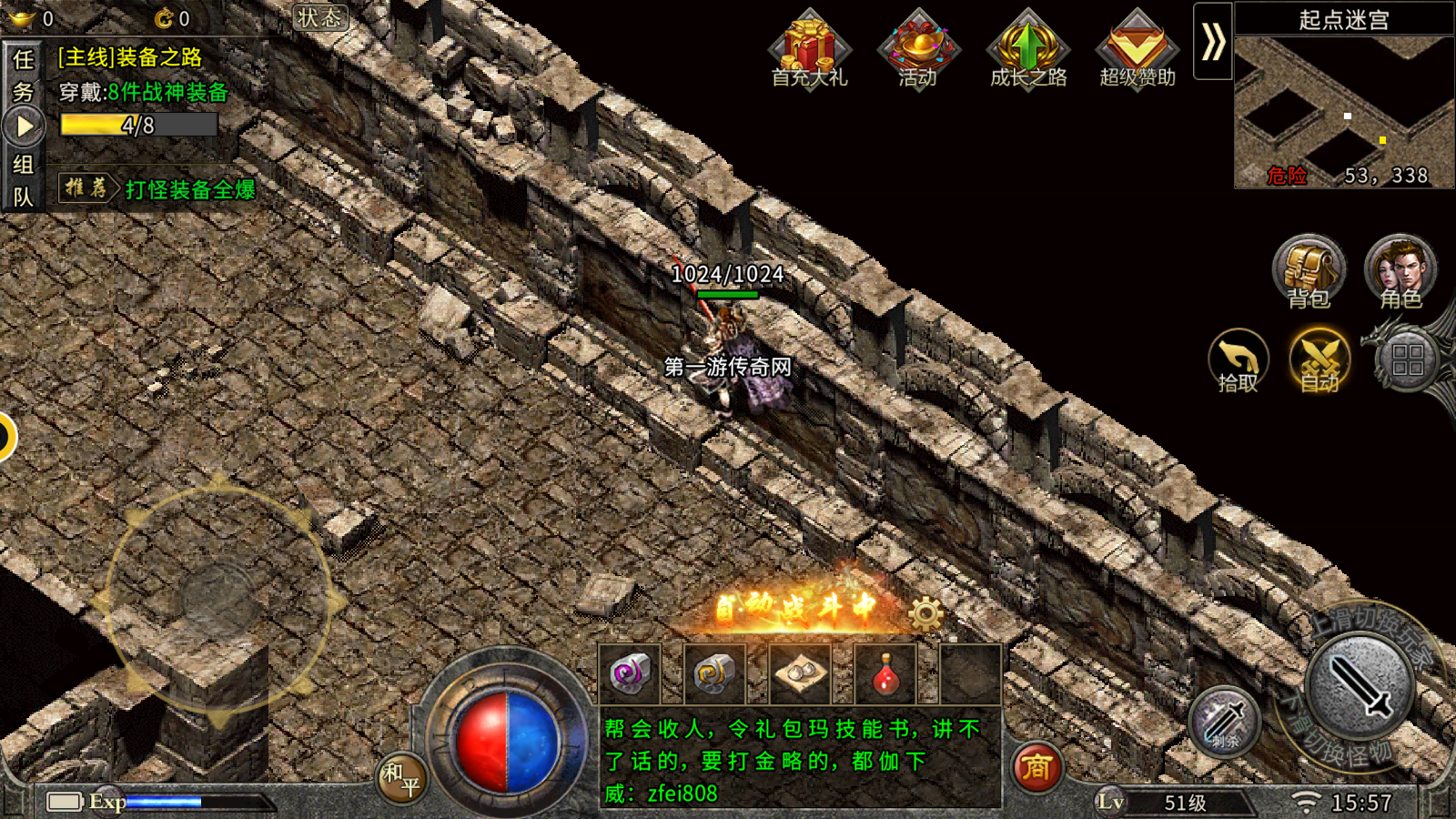
Task: Toggle the 和平 peace attack mode
Action: tap(401, 778)
